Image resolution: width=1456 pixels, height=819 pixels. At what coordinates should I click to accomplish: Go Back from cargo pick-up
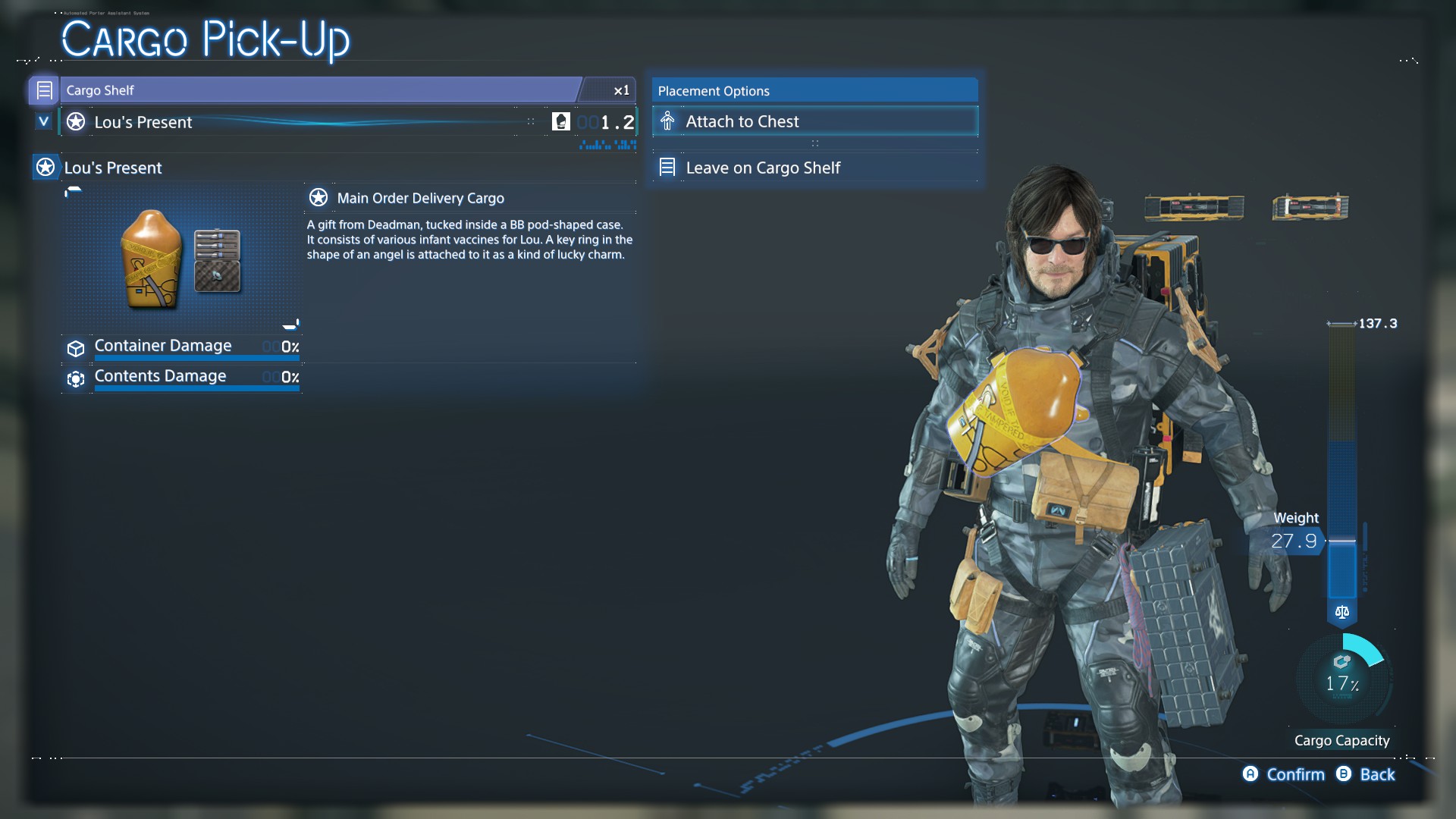(1367, 774)
